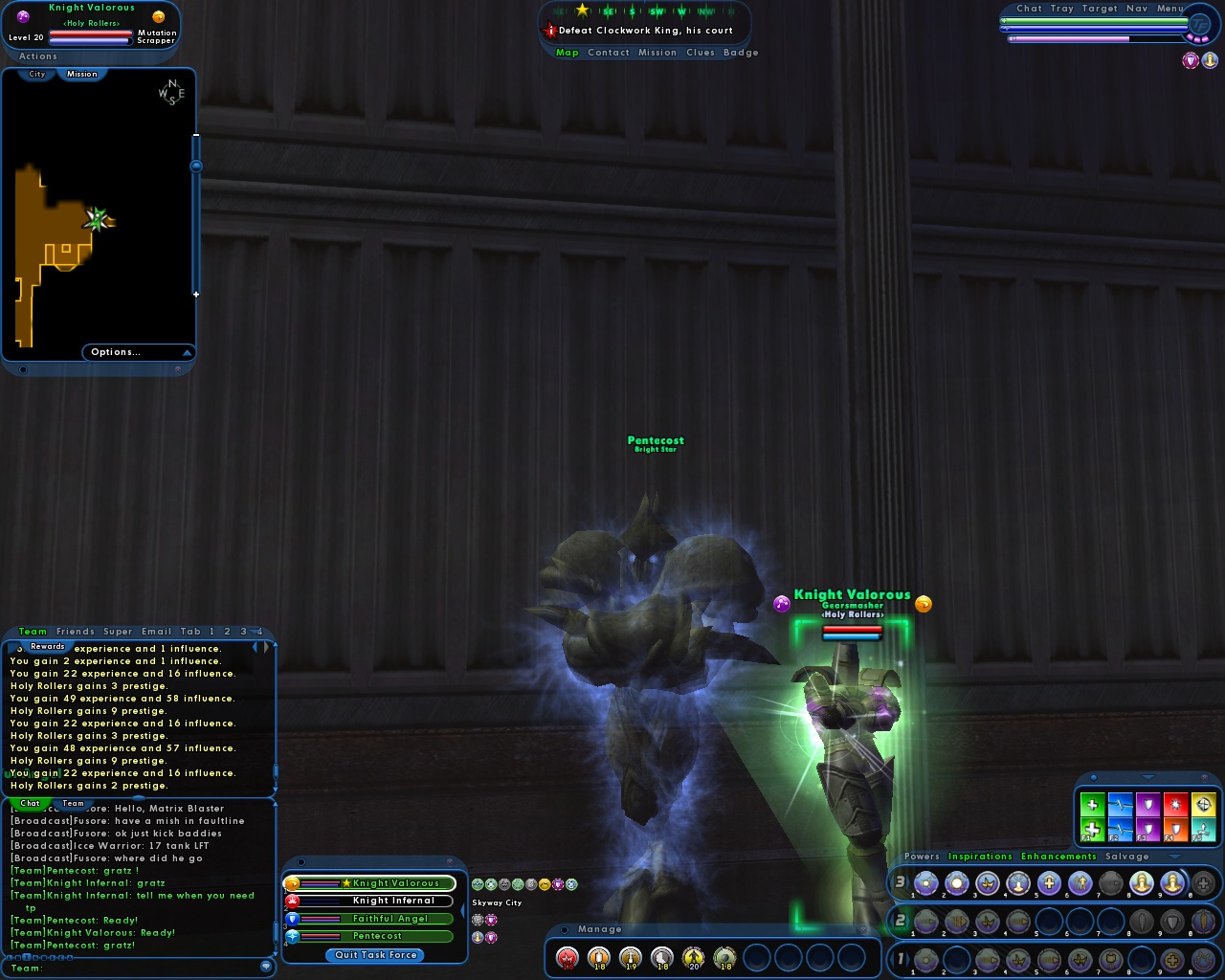This screenshot has width=1225, height=980.
Task: Click the purple gem icon on Knight Valorous nameplate
Action: tap(781, 604)
